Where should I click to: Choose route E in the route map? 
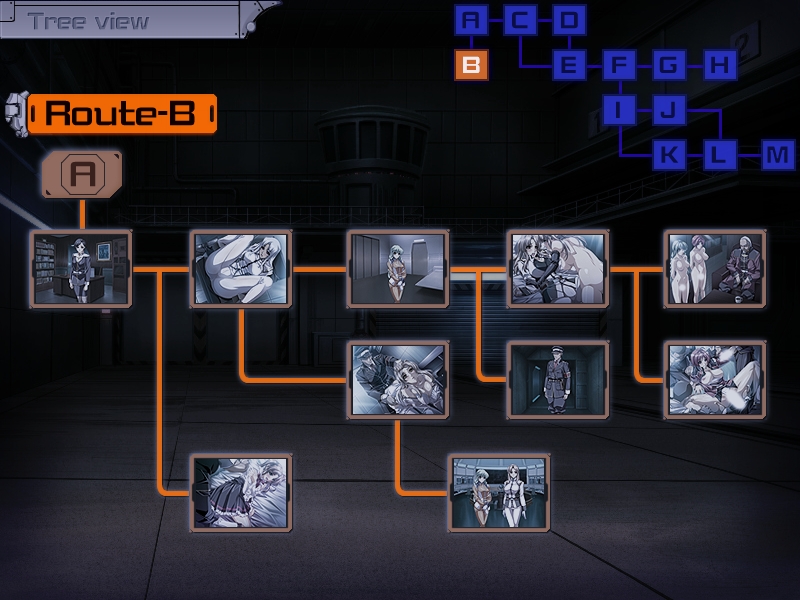[x=569, y=66]
